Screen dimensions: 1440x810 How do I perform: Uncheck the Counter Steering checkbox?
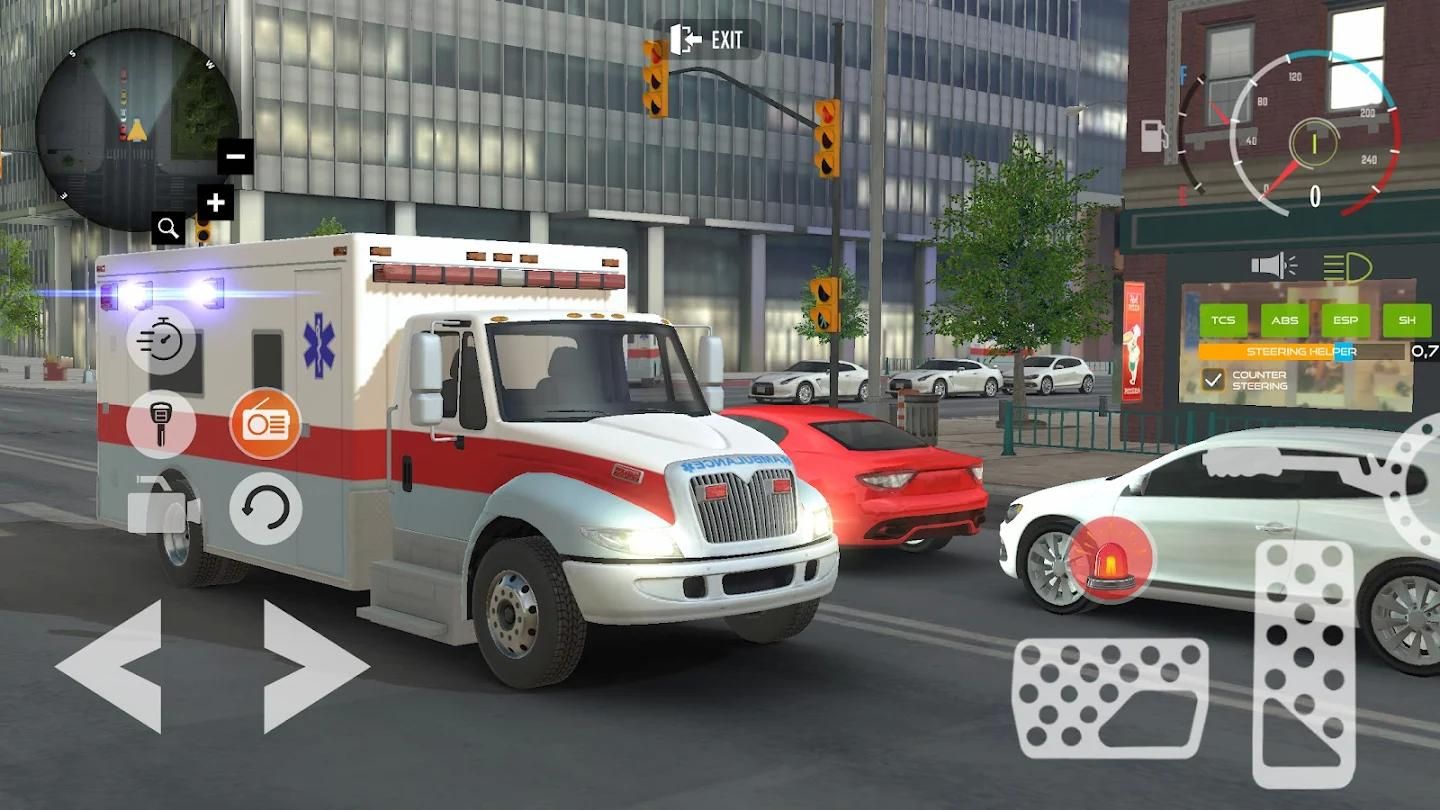pyautogui.click(x=1213, y=380)
